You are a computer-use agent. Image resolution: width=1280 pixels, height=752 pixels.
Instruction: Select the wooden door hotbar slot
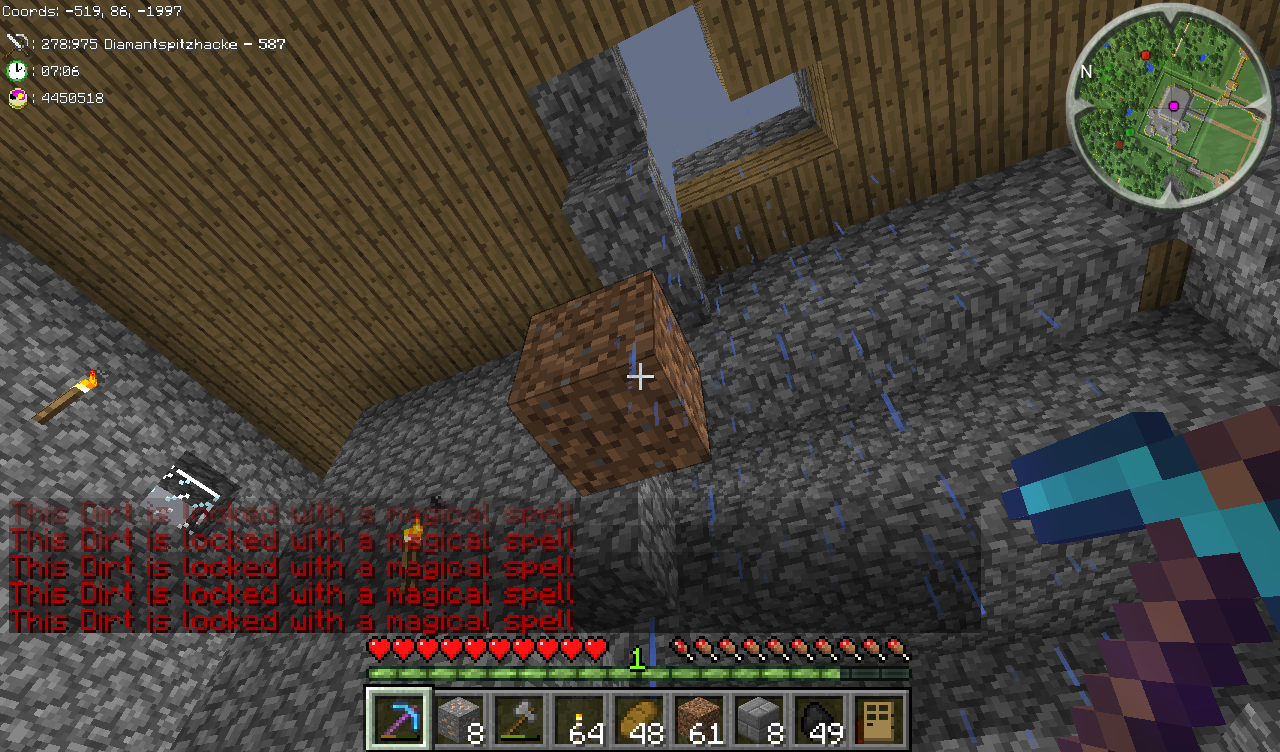pyautogui.click(x=878, y=718)
